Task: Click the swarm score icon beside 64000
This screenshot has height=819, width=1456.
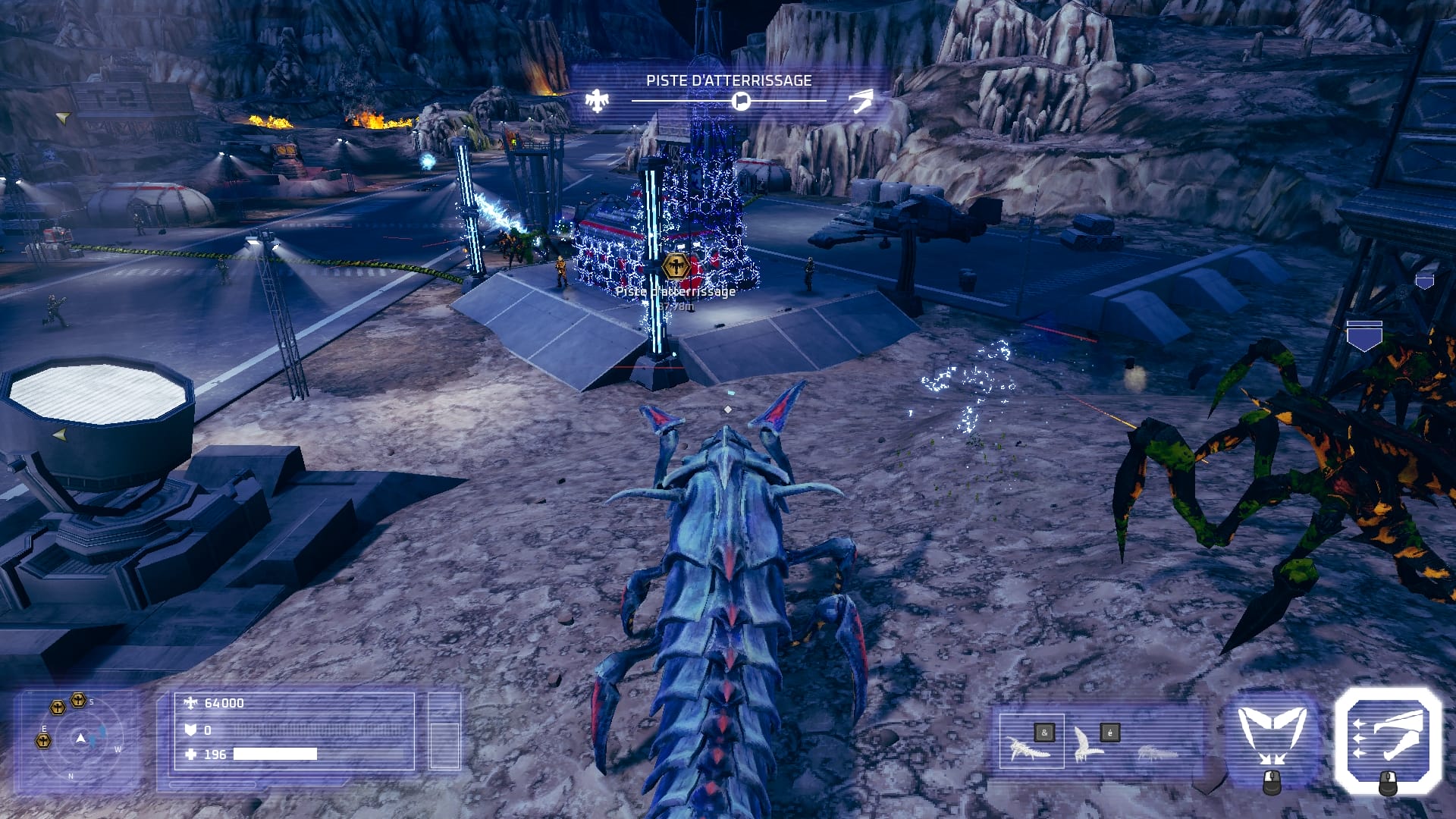Action: point(192,703)
